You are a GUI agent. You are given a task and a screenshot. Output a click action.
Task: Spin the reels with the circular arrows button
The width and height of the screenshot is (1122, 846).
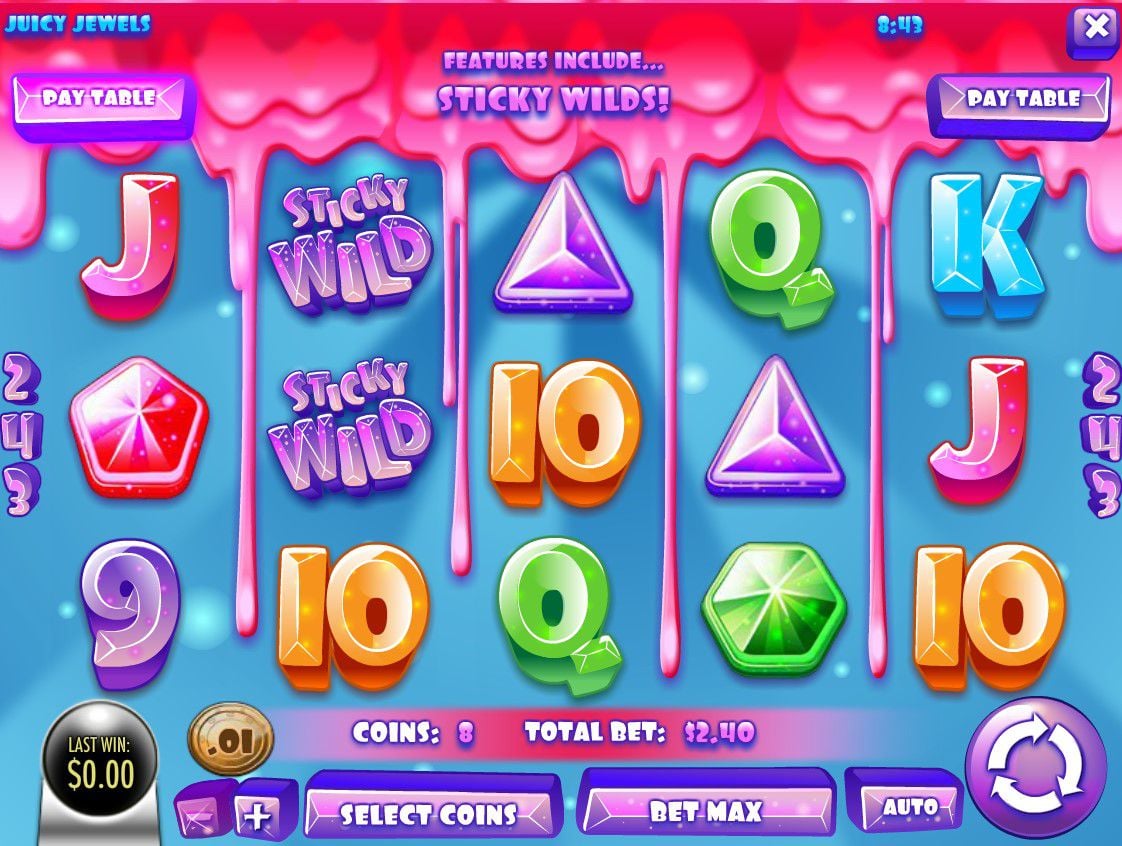tap(1036, 767)
